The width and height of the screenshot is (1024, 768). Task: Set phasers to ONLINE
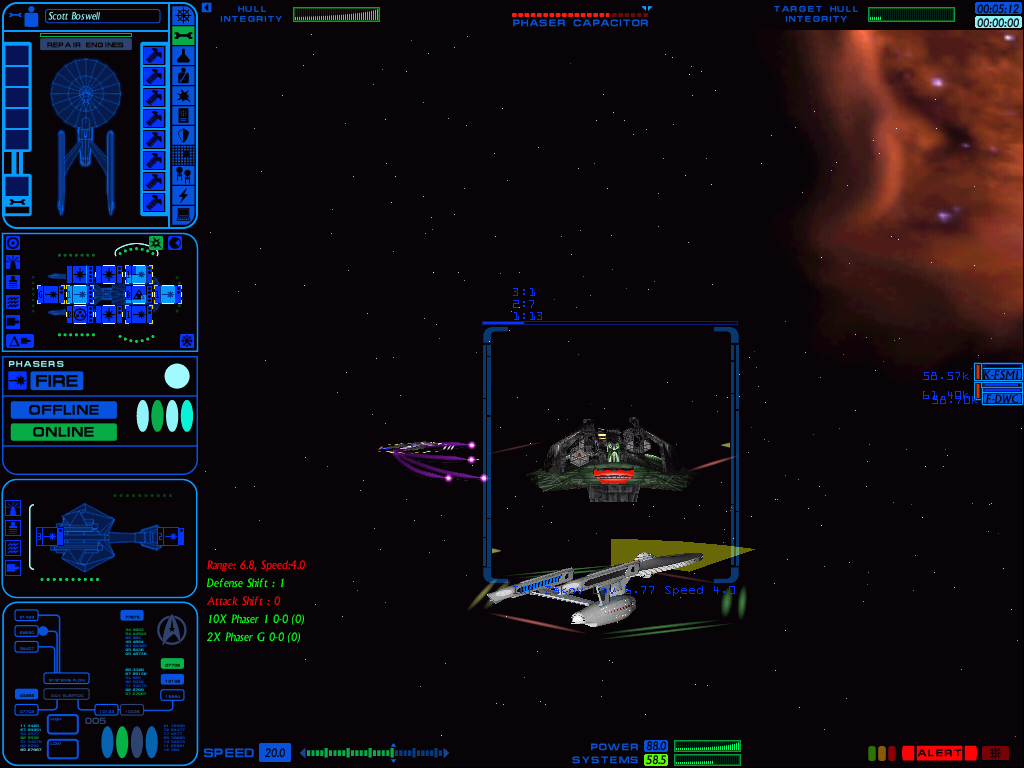(x=64, y=432)
